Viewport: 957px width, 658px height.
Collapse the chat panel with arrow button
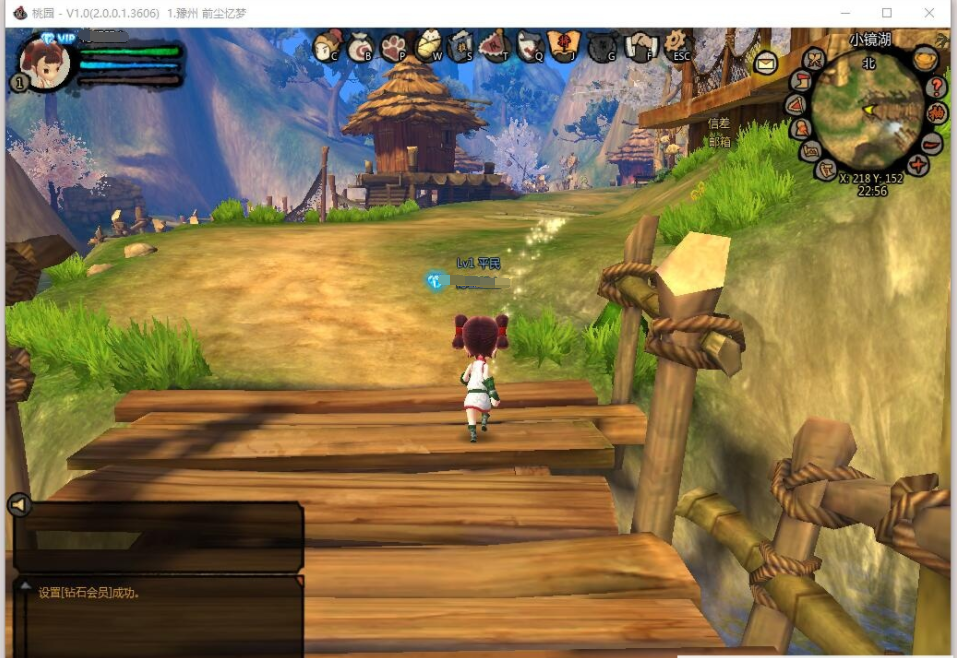19,505
